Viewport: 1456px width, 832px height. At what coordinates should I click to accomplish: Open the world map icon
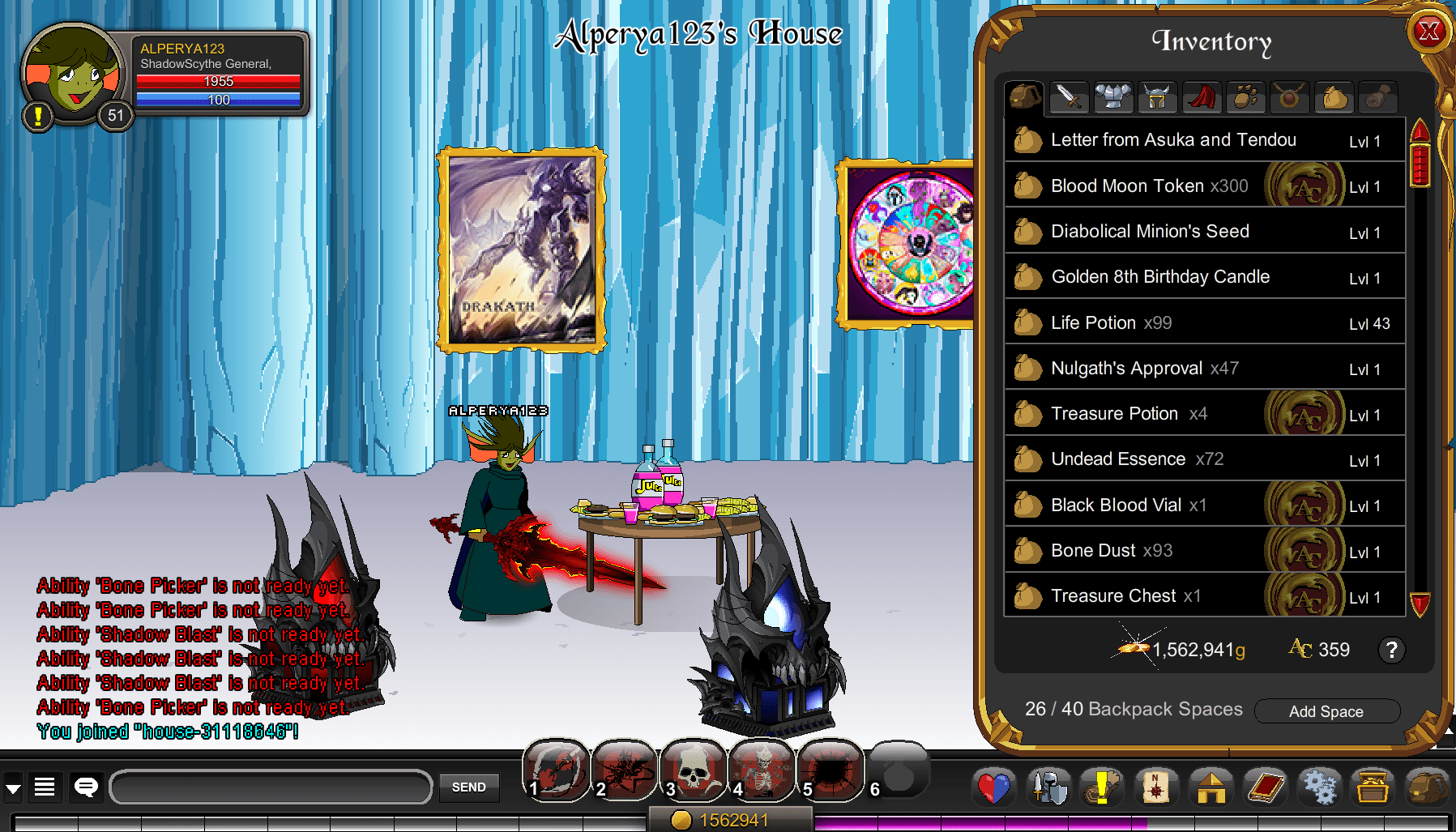pyautogui.click(x=1155, y=787)
